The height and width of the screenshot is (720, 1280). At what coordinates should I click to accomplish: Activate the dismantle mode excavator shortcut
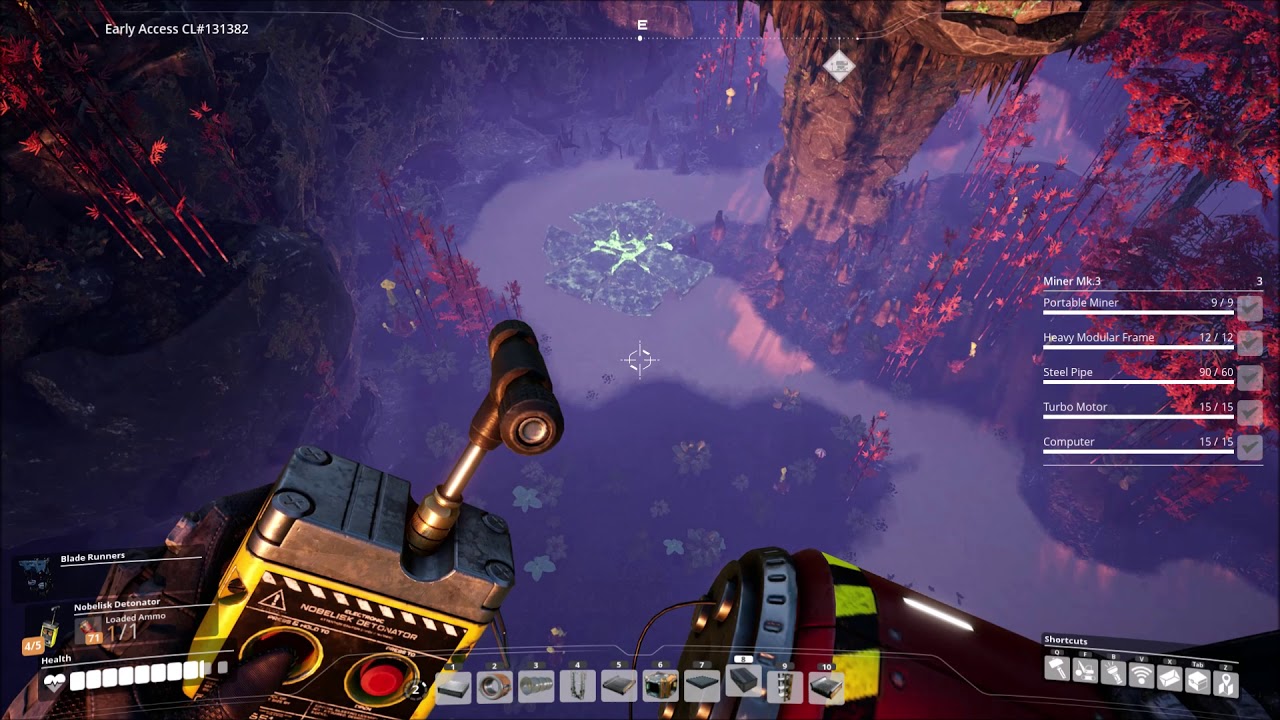pos(1085,672)
